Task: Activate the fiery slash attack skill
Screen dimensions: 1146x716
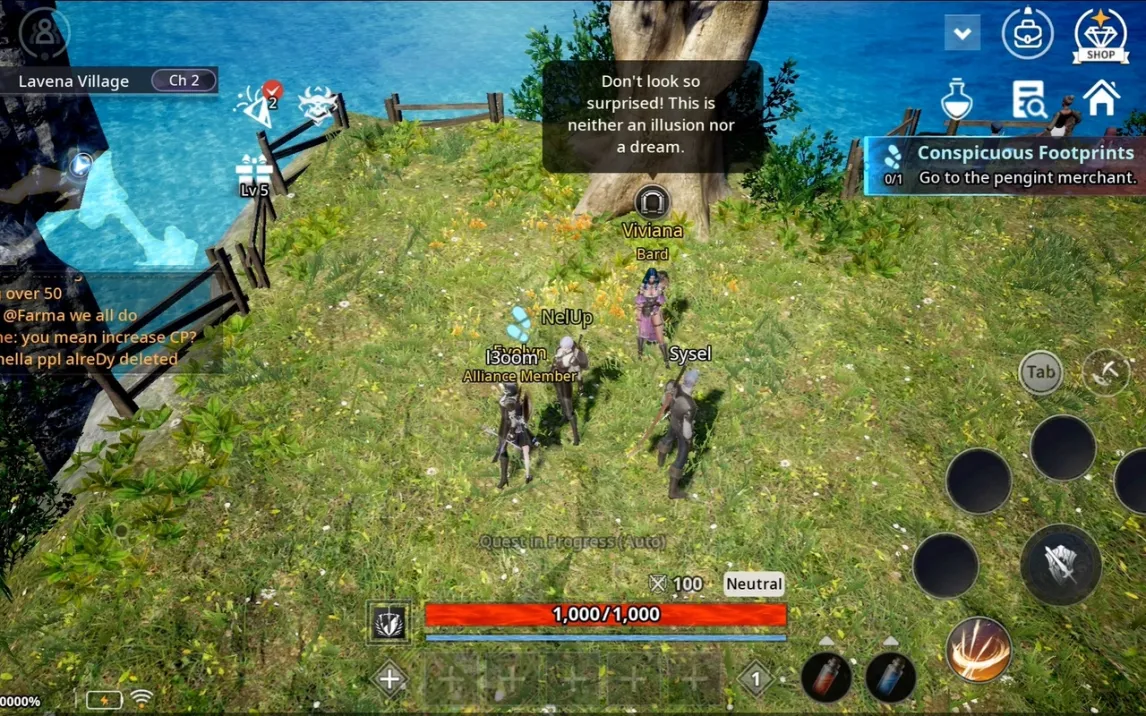Action: [x=978, y=651]
